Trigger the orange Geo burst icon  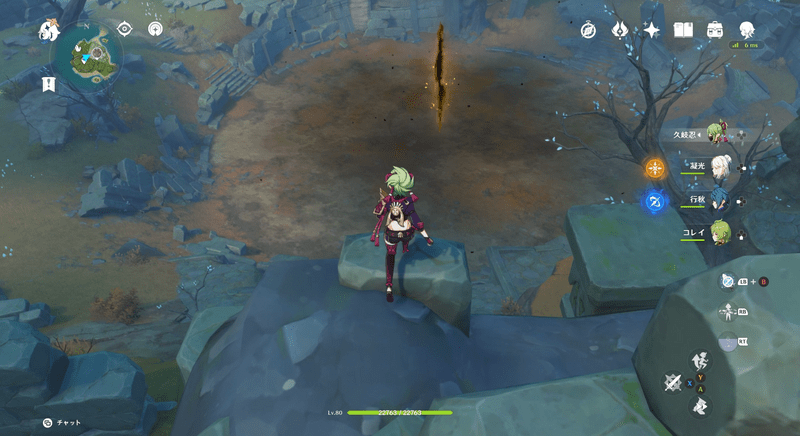click(656, 168)
